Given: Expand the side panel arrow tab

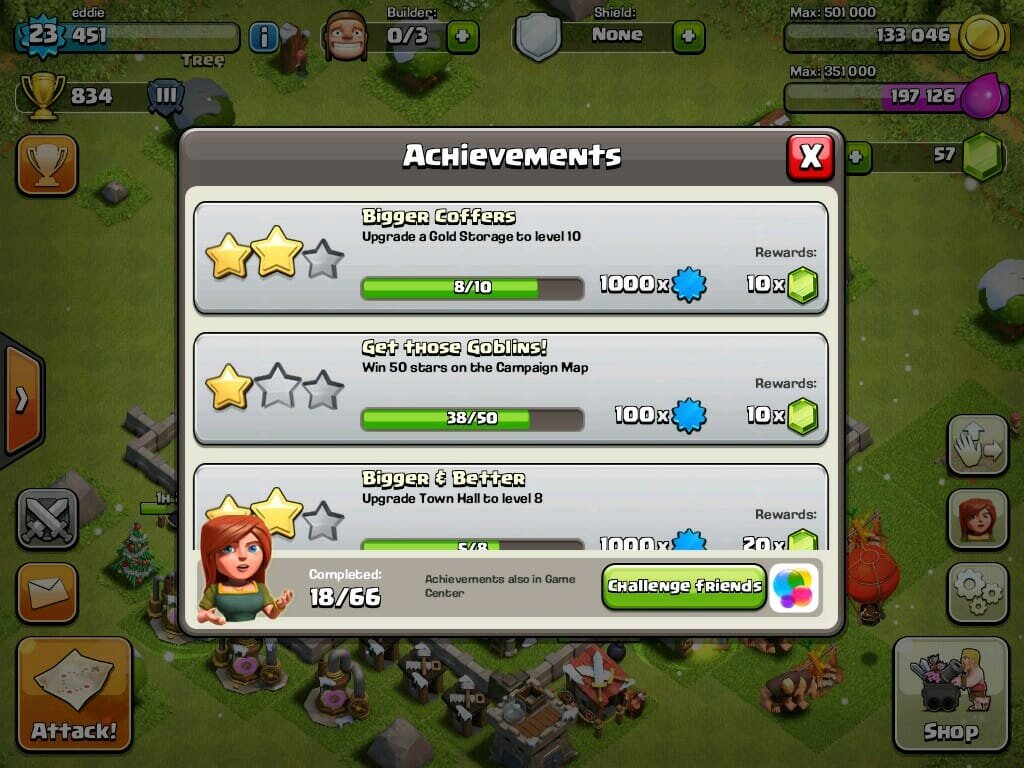Looking at the screenshot, I should 22,400.
